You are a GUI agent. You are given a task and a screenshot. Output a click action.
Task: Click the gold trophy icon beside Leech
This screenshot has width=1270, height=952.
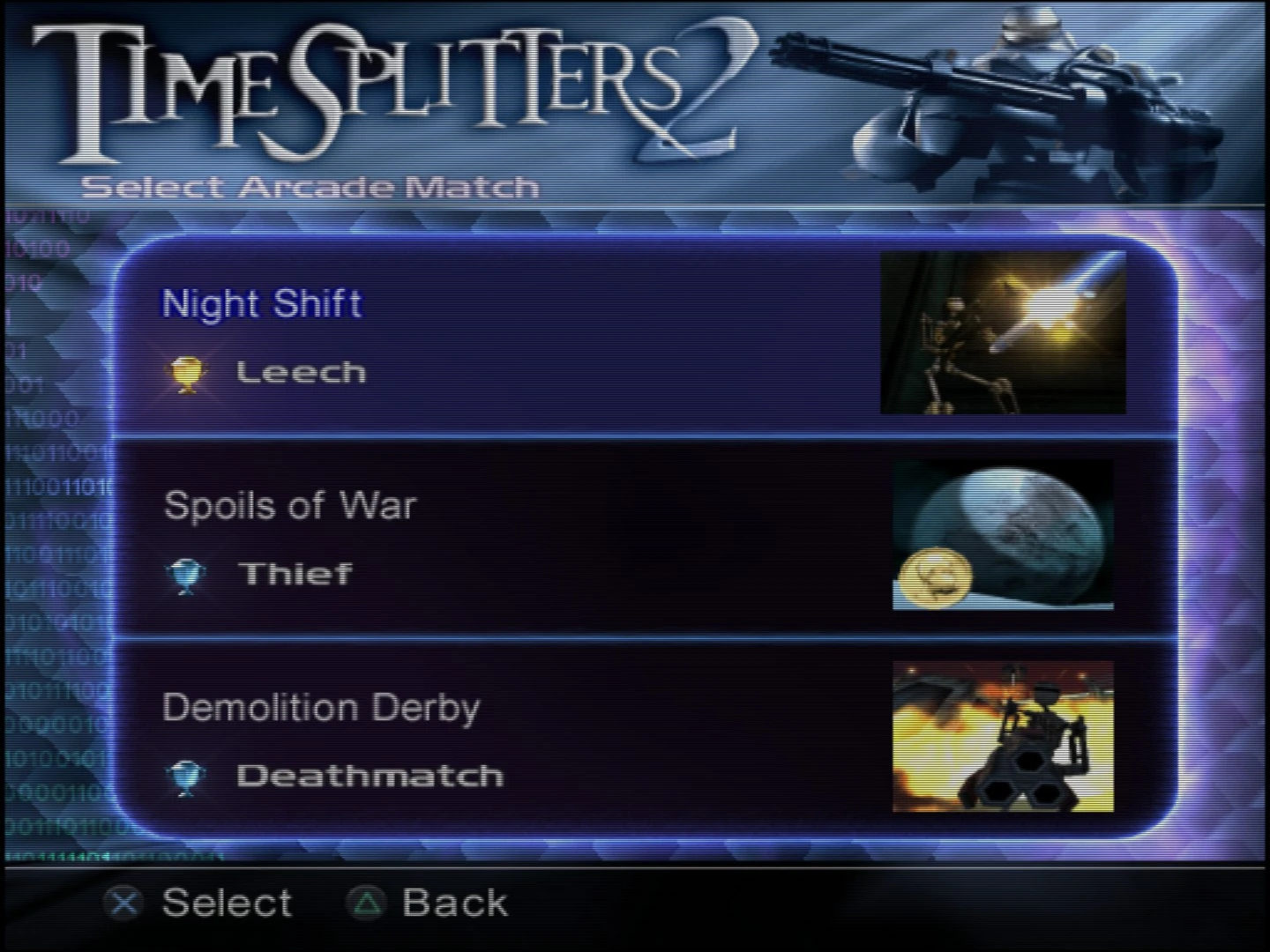(188, 371)
